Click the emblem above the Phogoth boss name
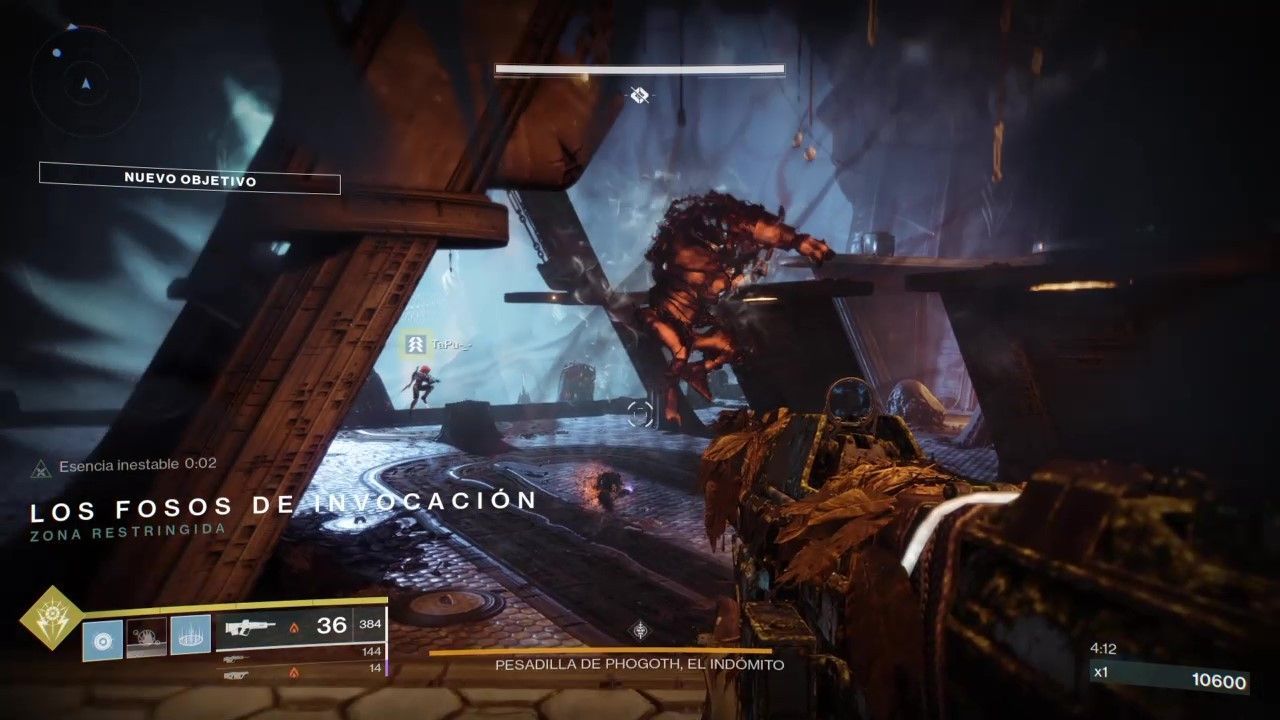 pos(639,630)
